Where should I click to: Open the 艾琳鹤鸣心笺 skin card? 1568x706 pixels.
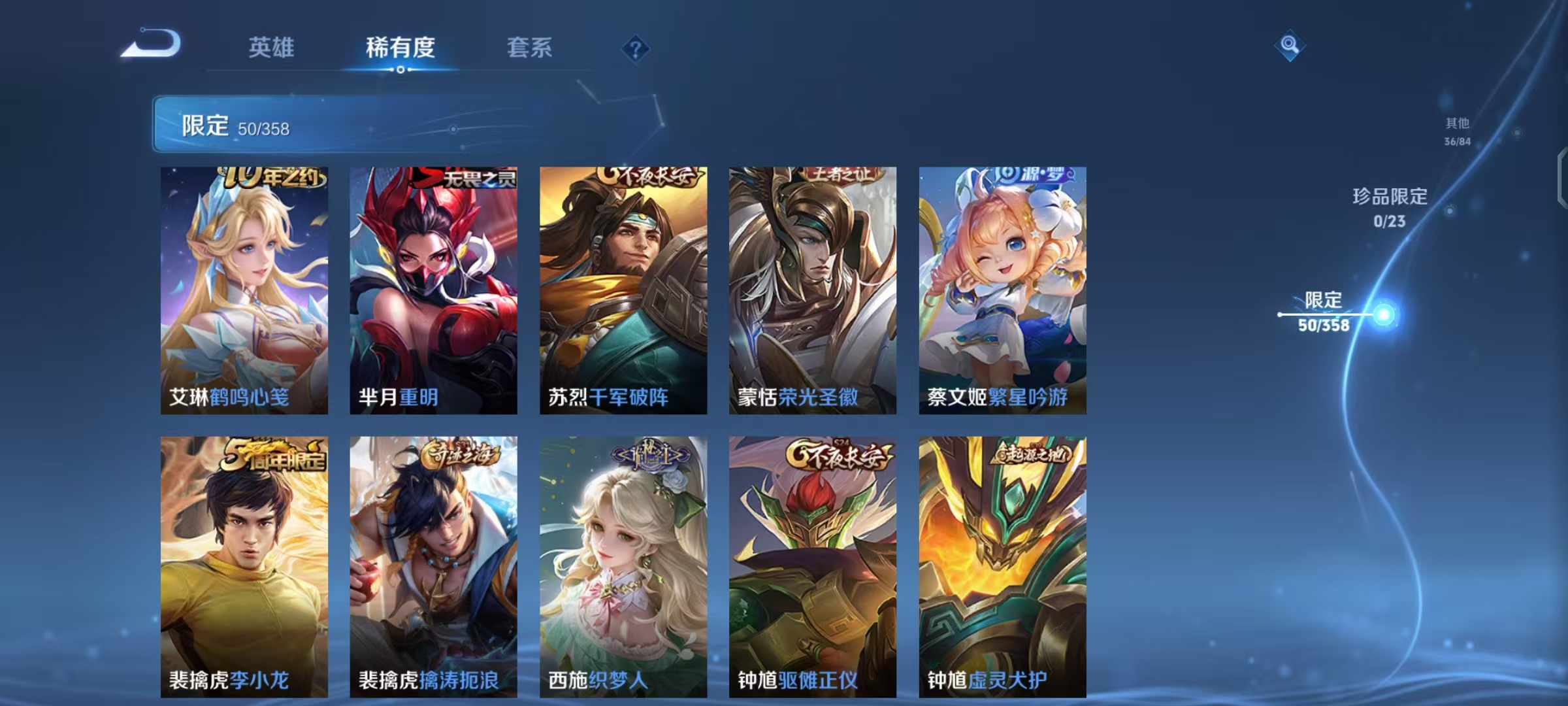[x=245, y=291]
